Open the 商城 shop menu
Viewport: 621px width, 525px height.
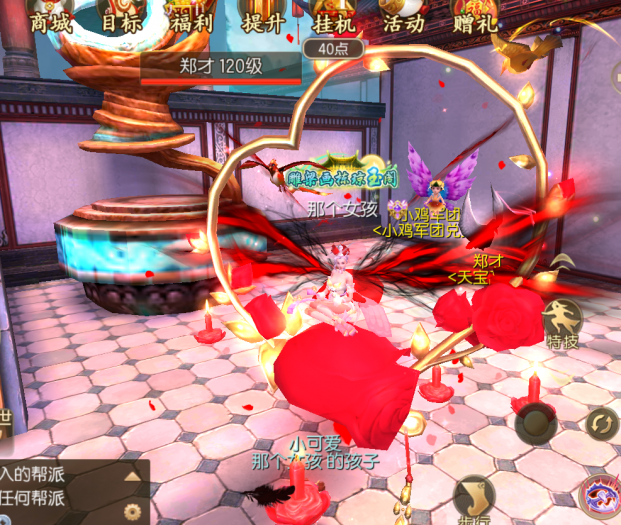[51, 20]
